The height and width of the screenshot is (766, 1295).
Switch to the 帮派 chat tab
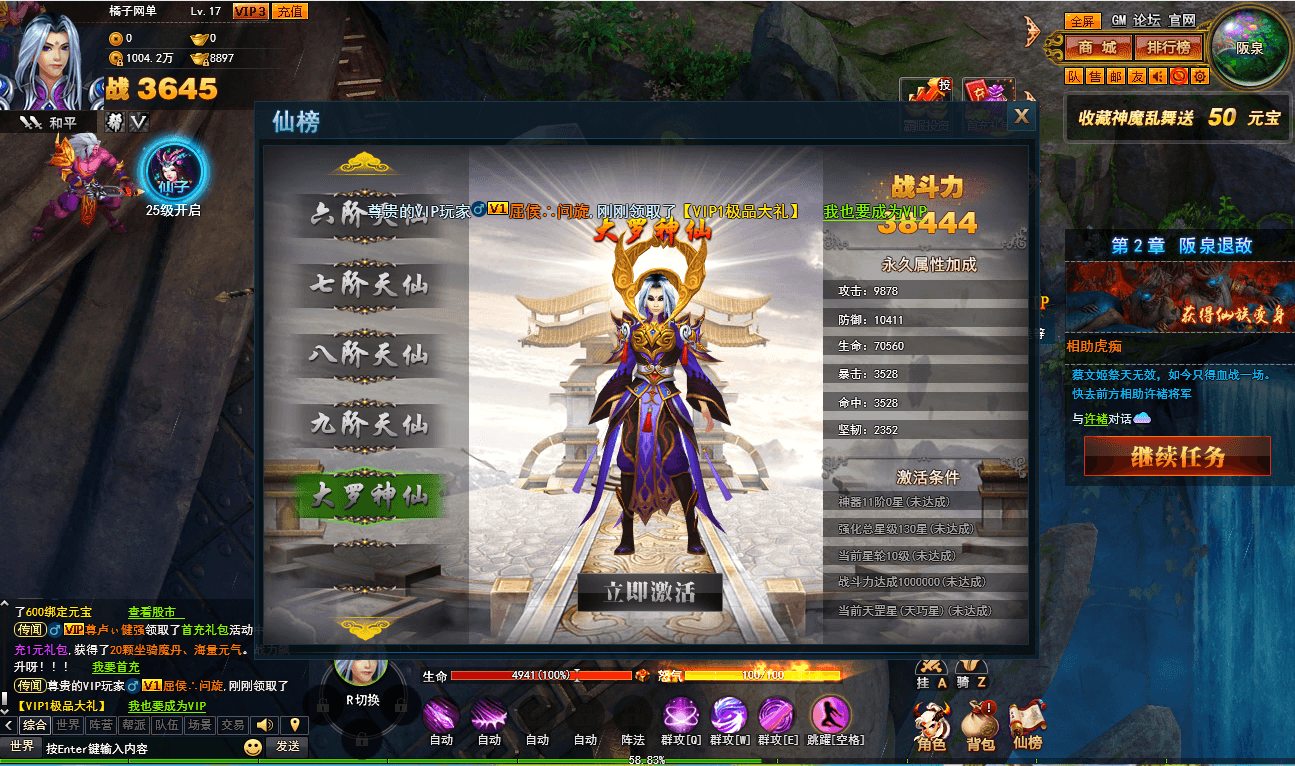pos(135,726)
